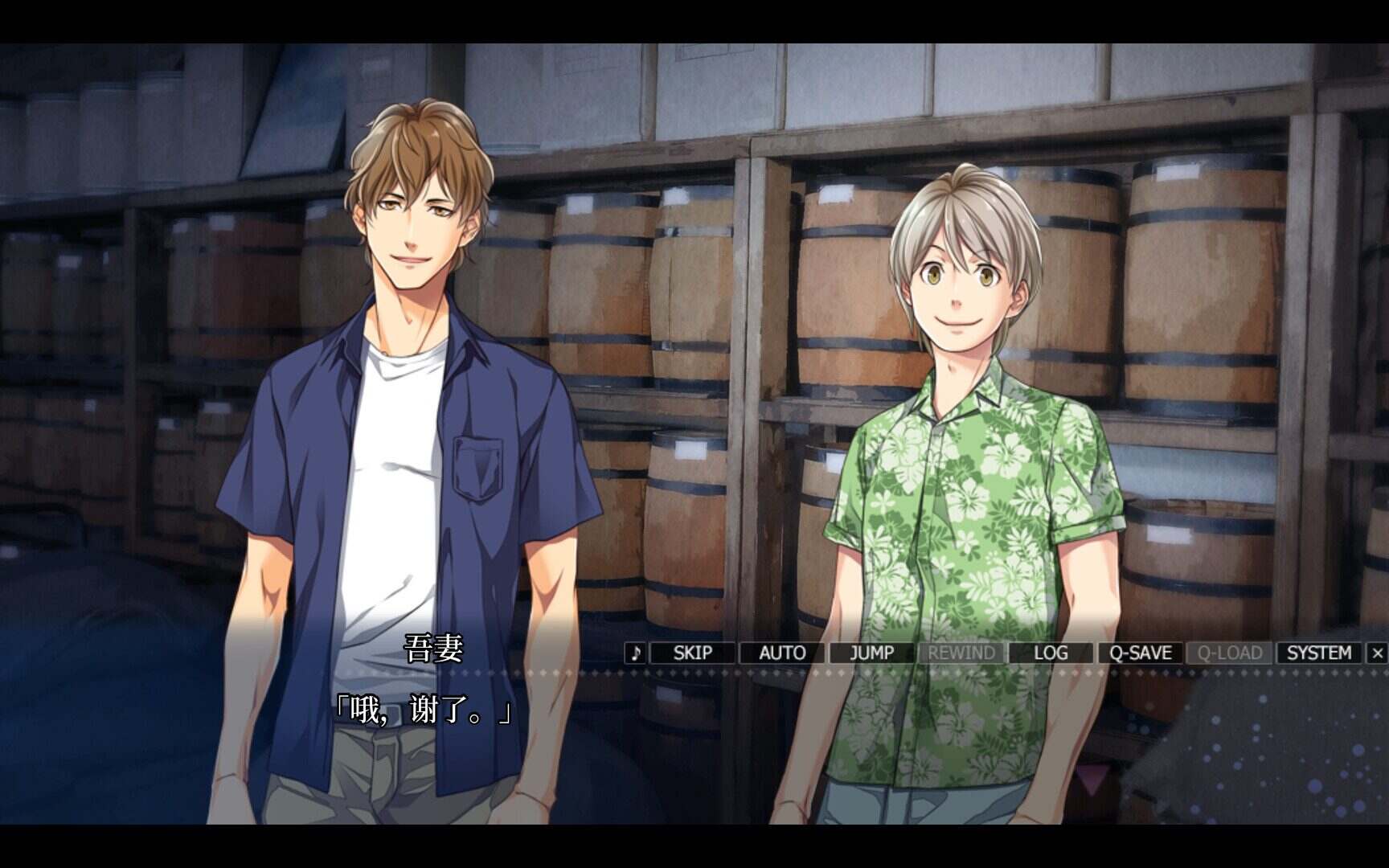This screenshot has height=868, width=1389.
Task: Activate SKIP mode
Action: tap(692, 653)
